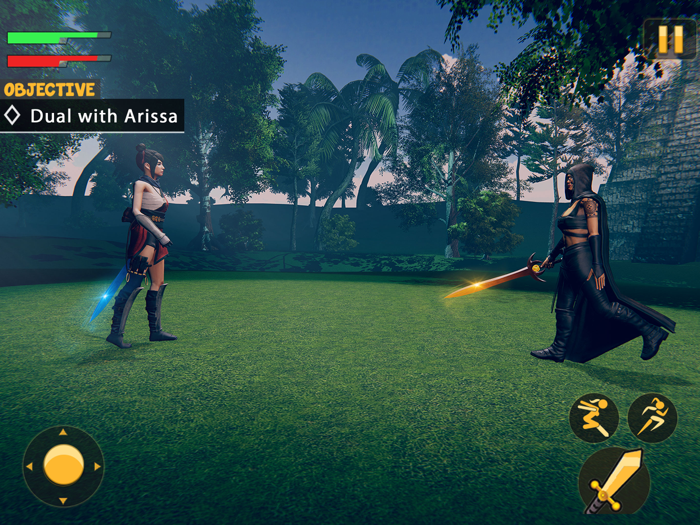Click the virtual joystick movement pad

coord(63,466)
